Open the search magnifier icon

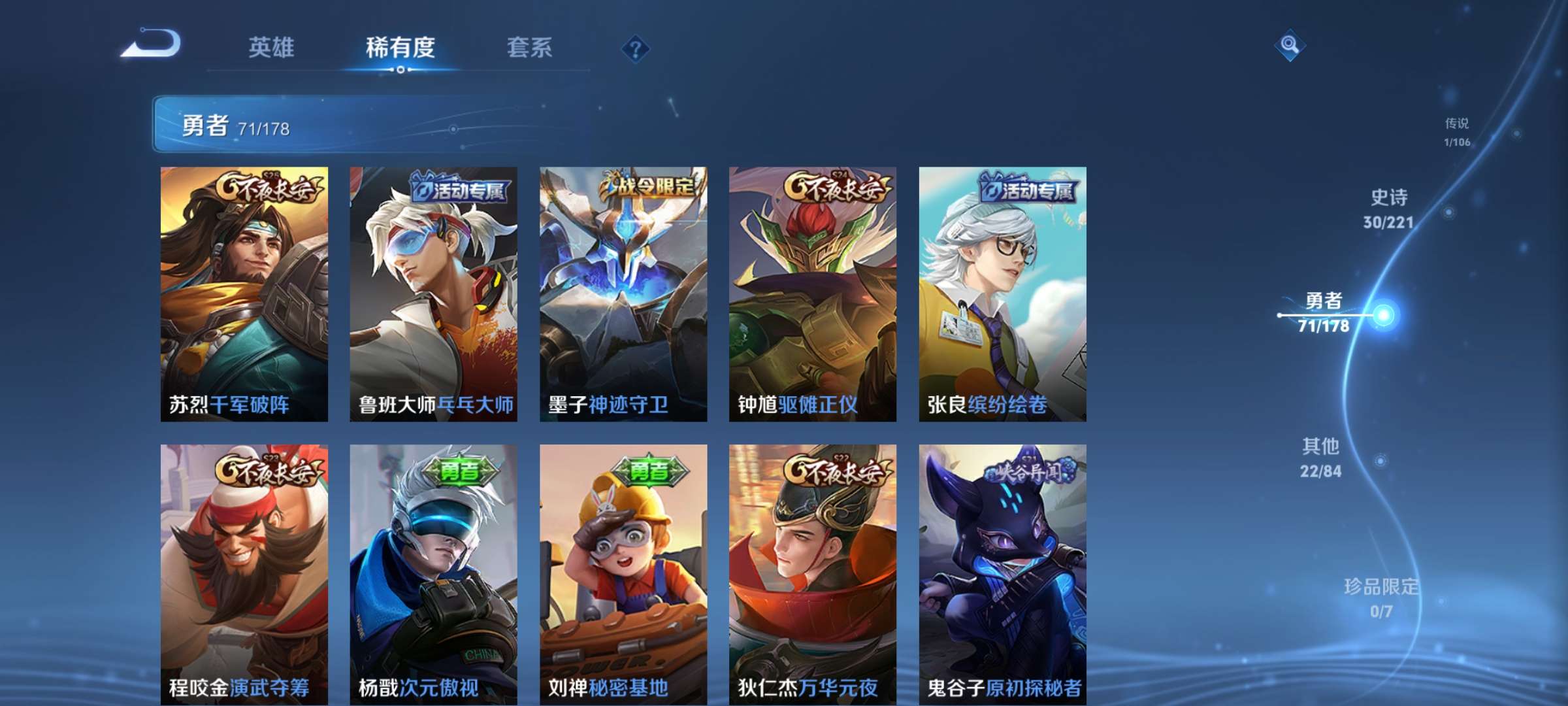(x=1289, y=45)
